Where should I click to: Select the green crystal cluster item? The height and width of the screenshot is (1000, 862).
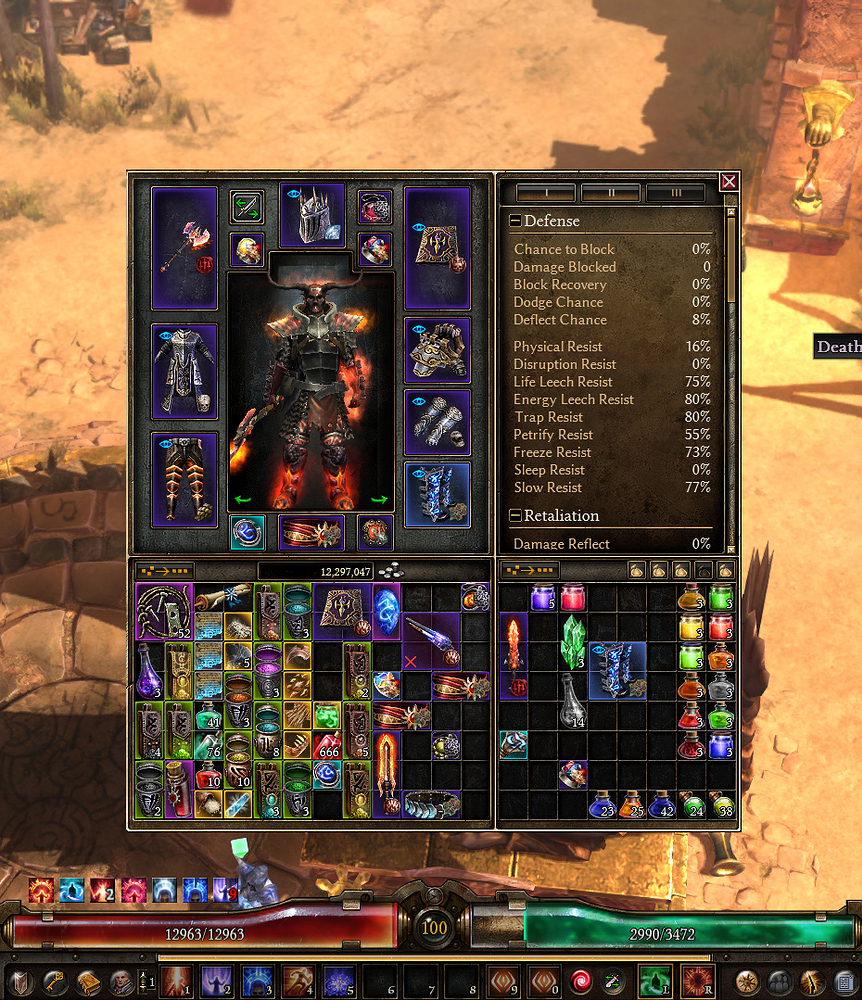pos(573,643)
